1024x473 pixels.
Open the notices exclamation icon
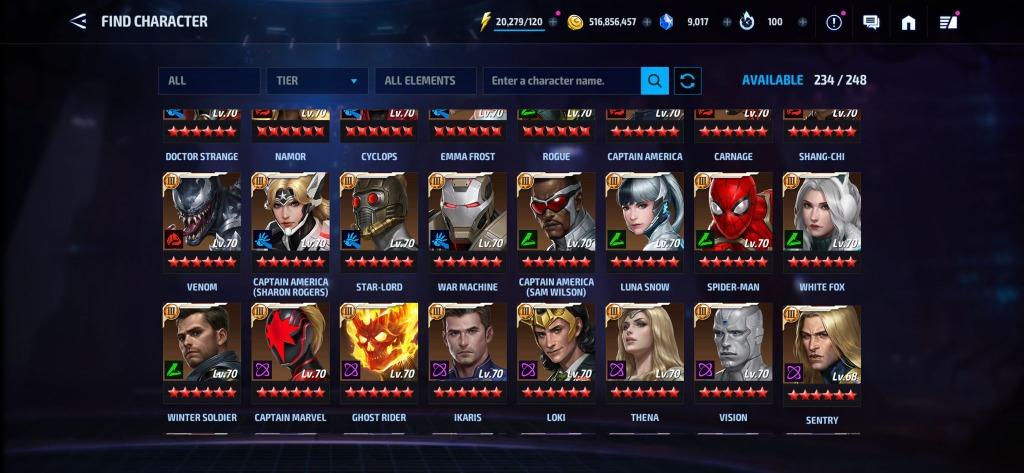834,22
